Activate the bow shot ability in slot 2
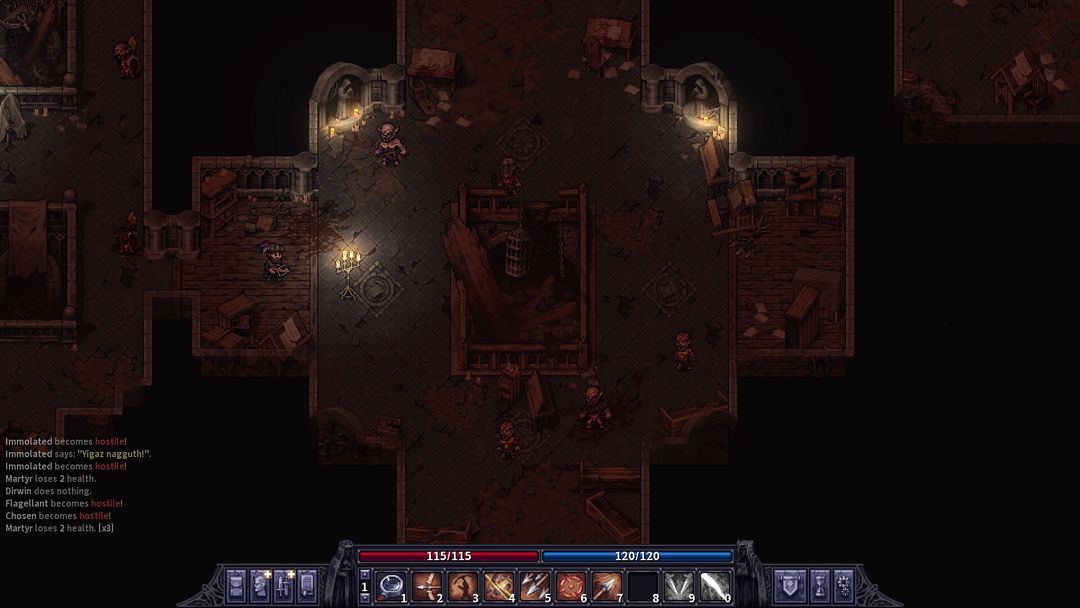This screenshot has height=608, width=1080. (x=427, y=585)
